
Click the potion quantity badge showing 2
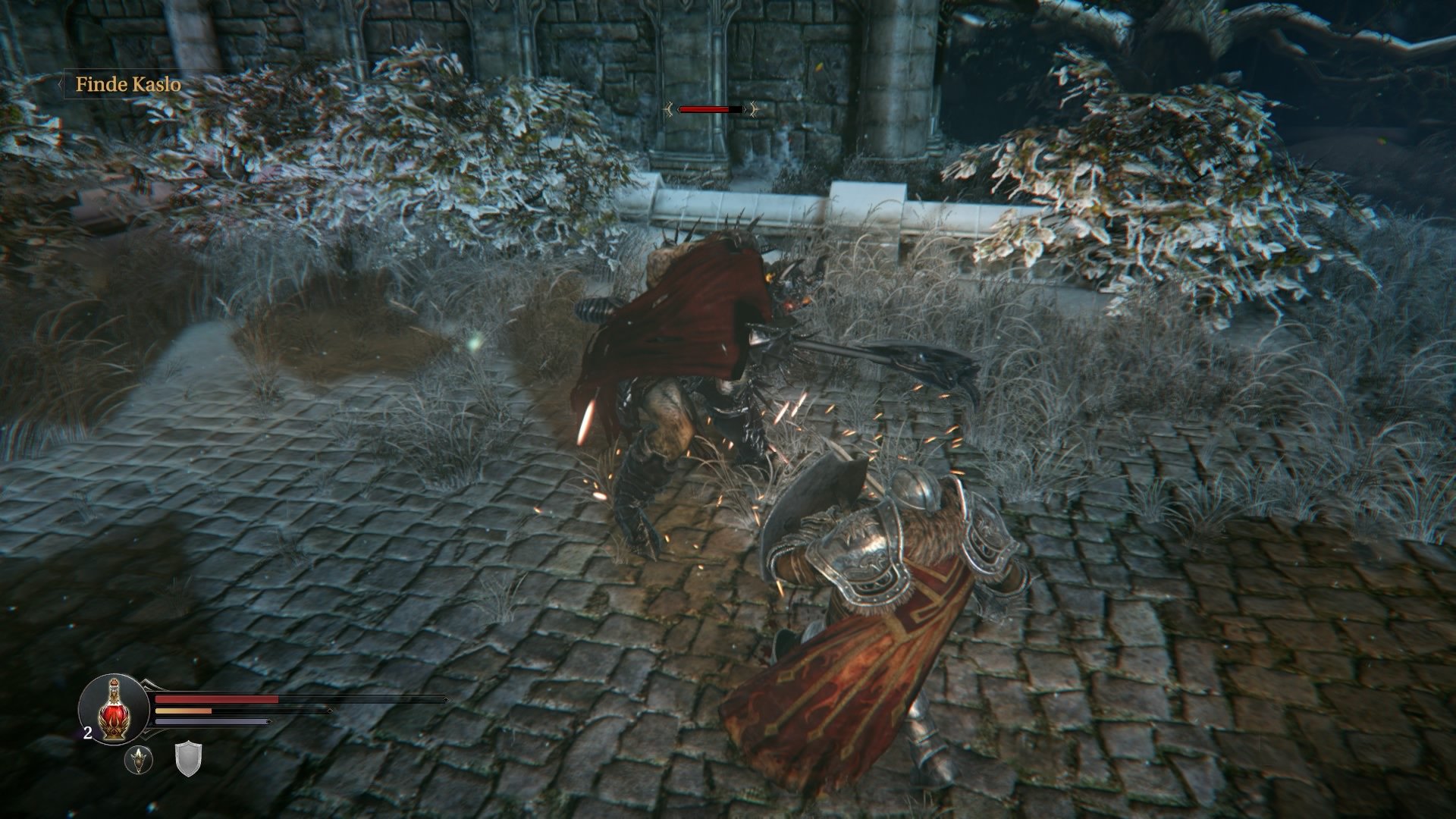(x=87, y=733)
